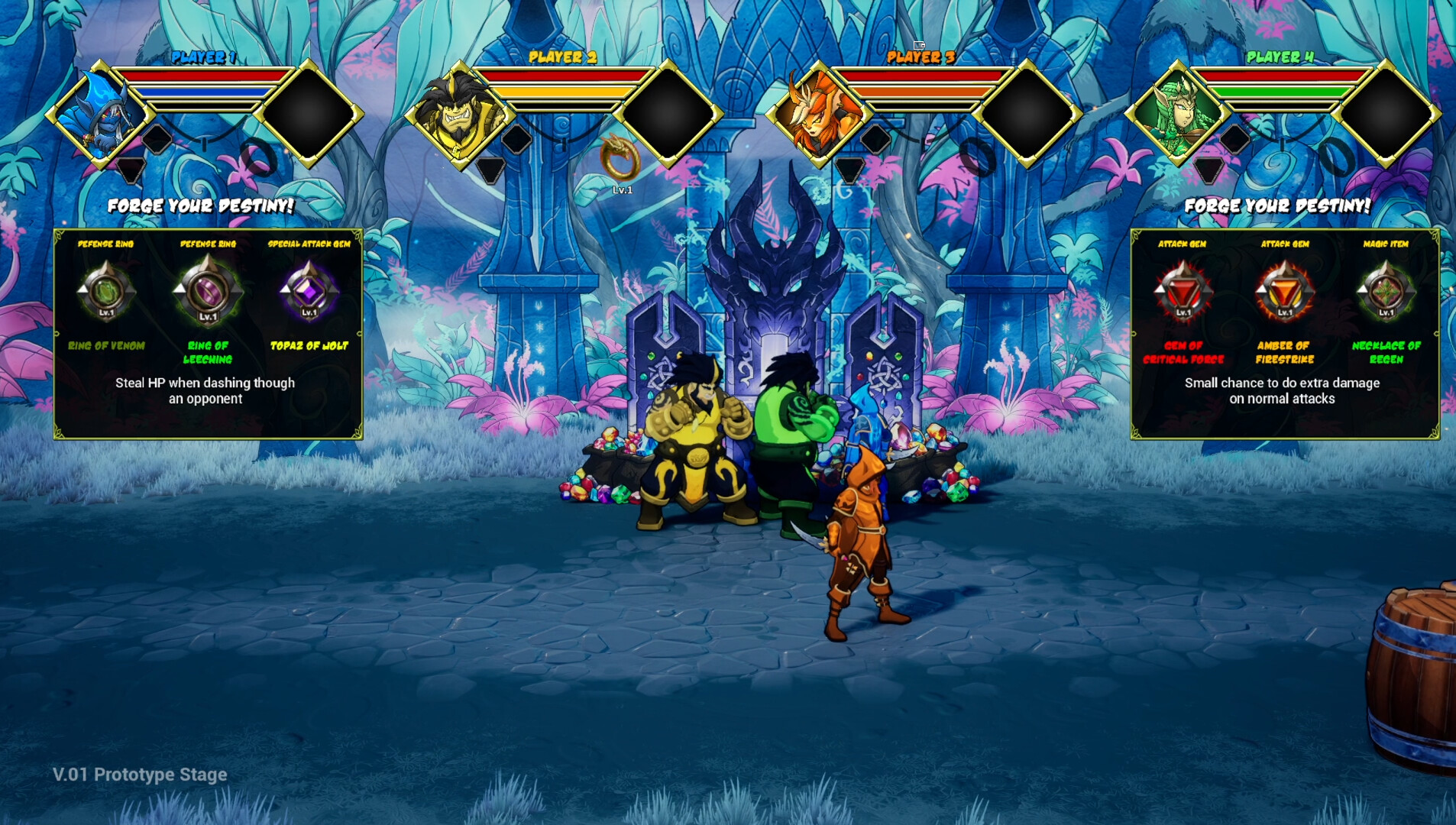This screenshot has width=1456, height=825.
Task: Expand Player 2's large item slot
Action: 667,116
